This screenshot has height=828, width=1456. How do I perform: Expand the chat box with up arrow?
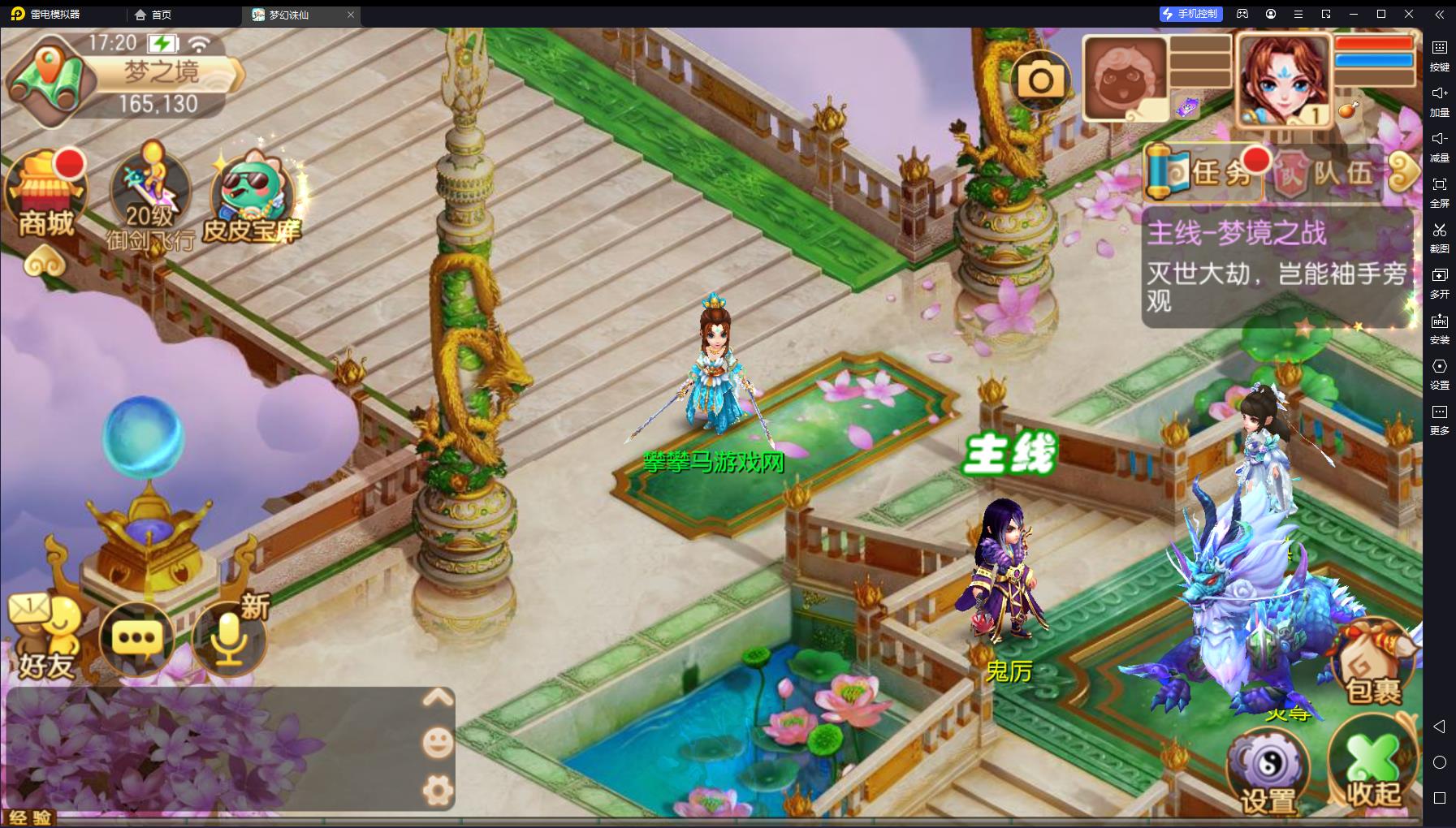coord(438,698)
